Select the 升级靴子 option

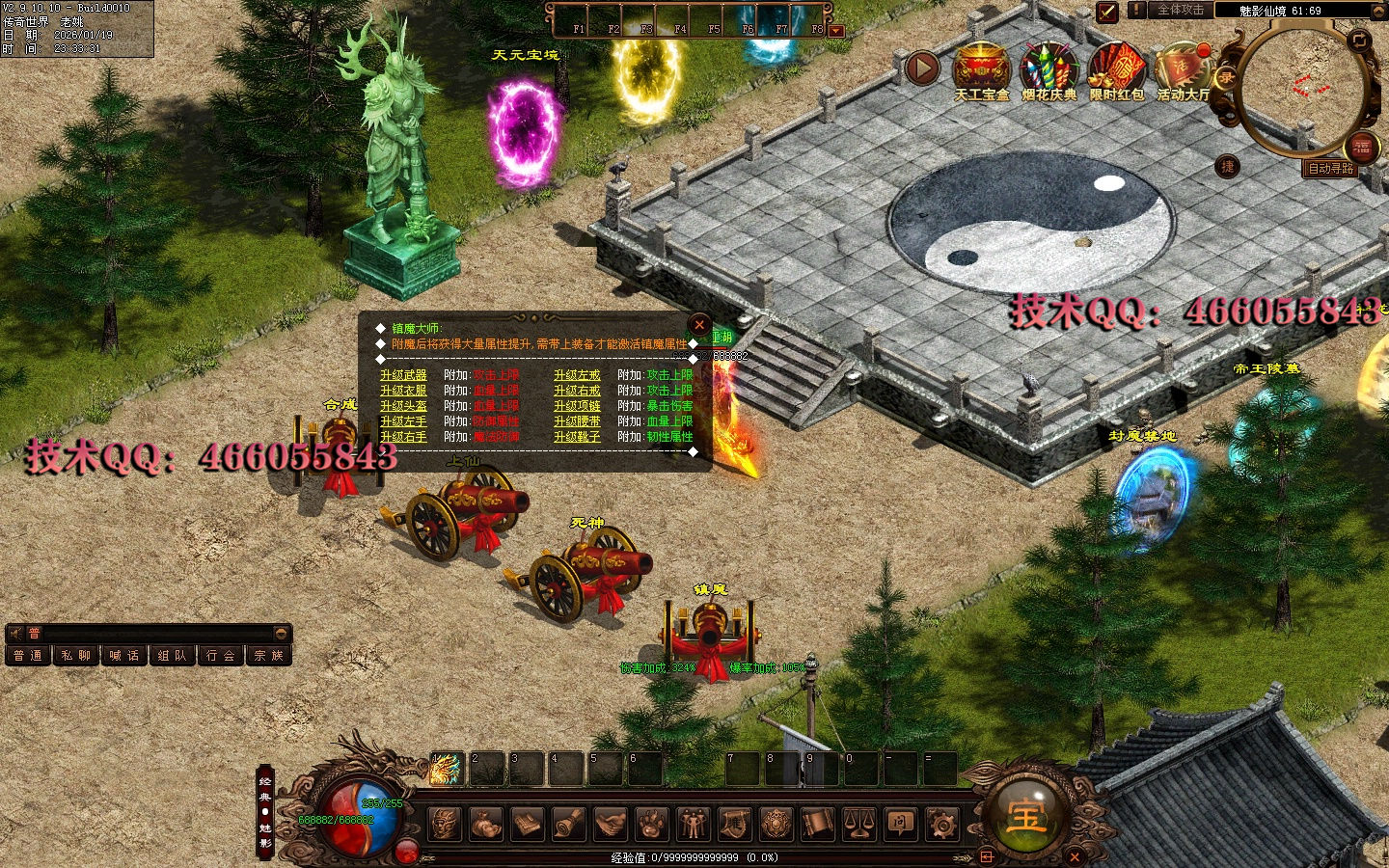[577, 437]
